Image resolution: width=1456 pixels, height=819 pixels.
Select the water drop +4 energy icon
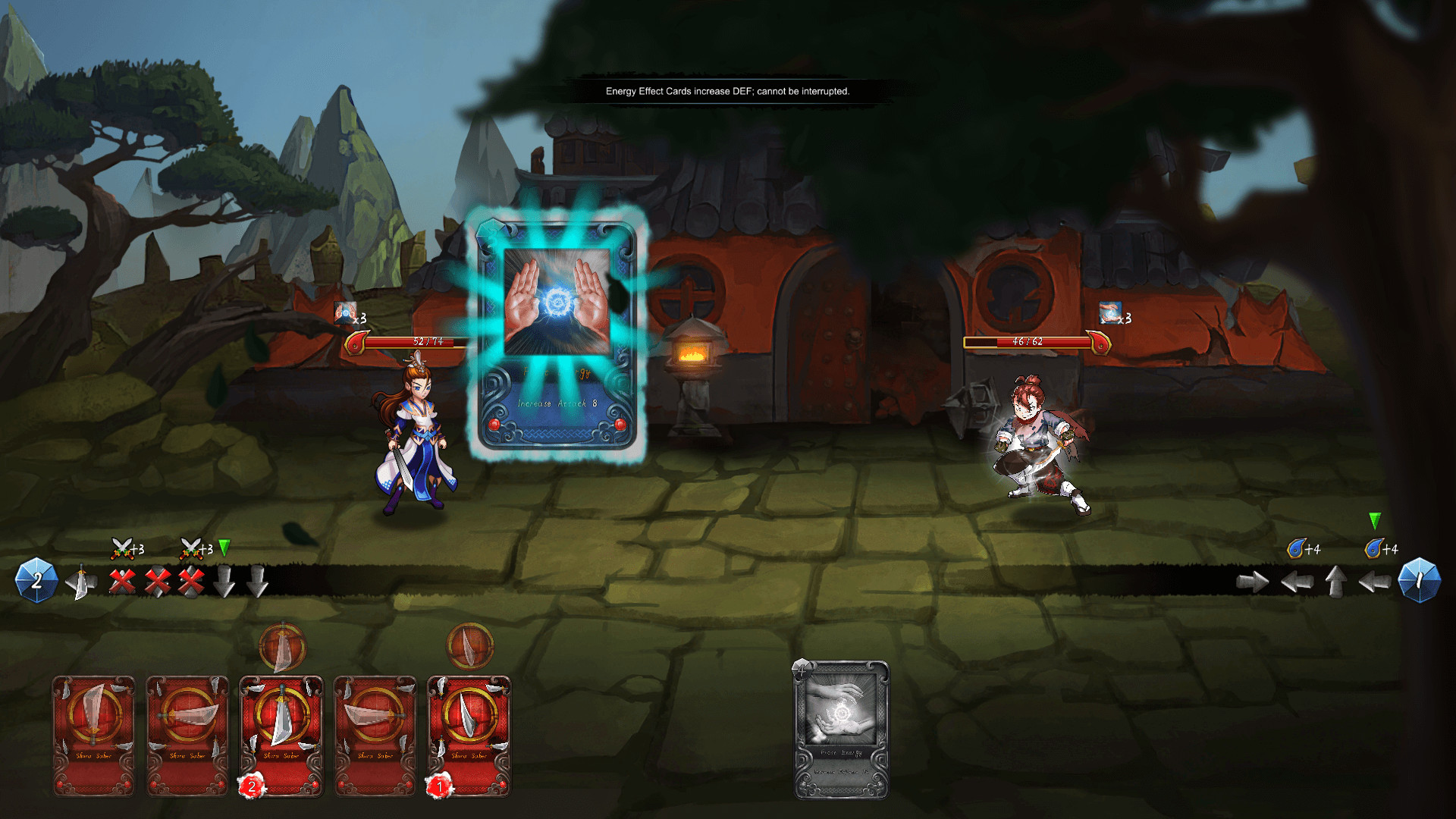click(x=1294, y=548)
